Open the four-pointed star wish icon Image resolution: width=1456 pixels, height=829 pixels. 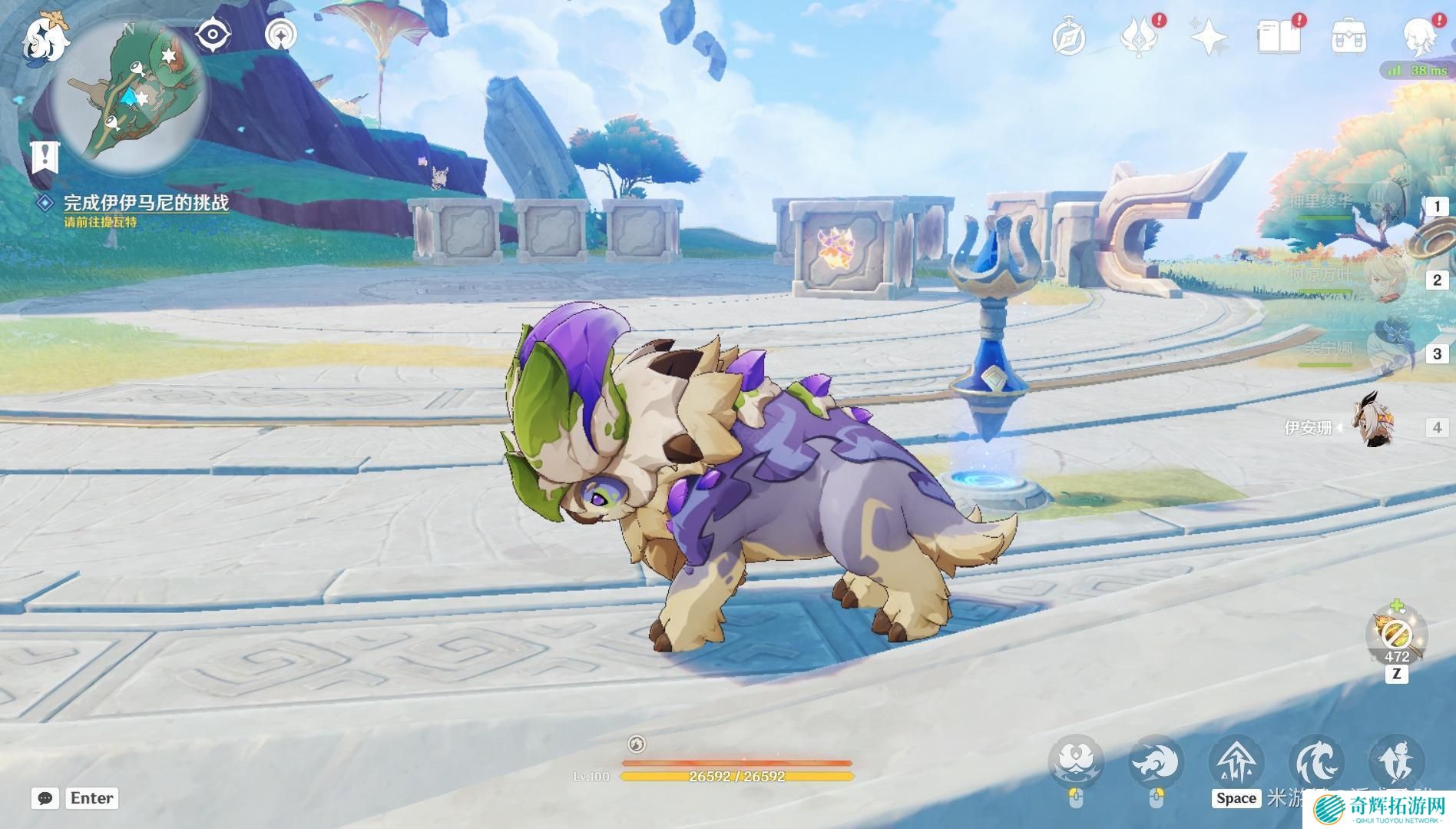1208,37
